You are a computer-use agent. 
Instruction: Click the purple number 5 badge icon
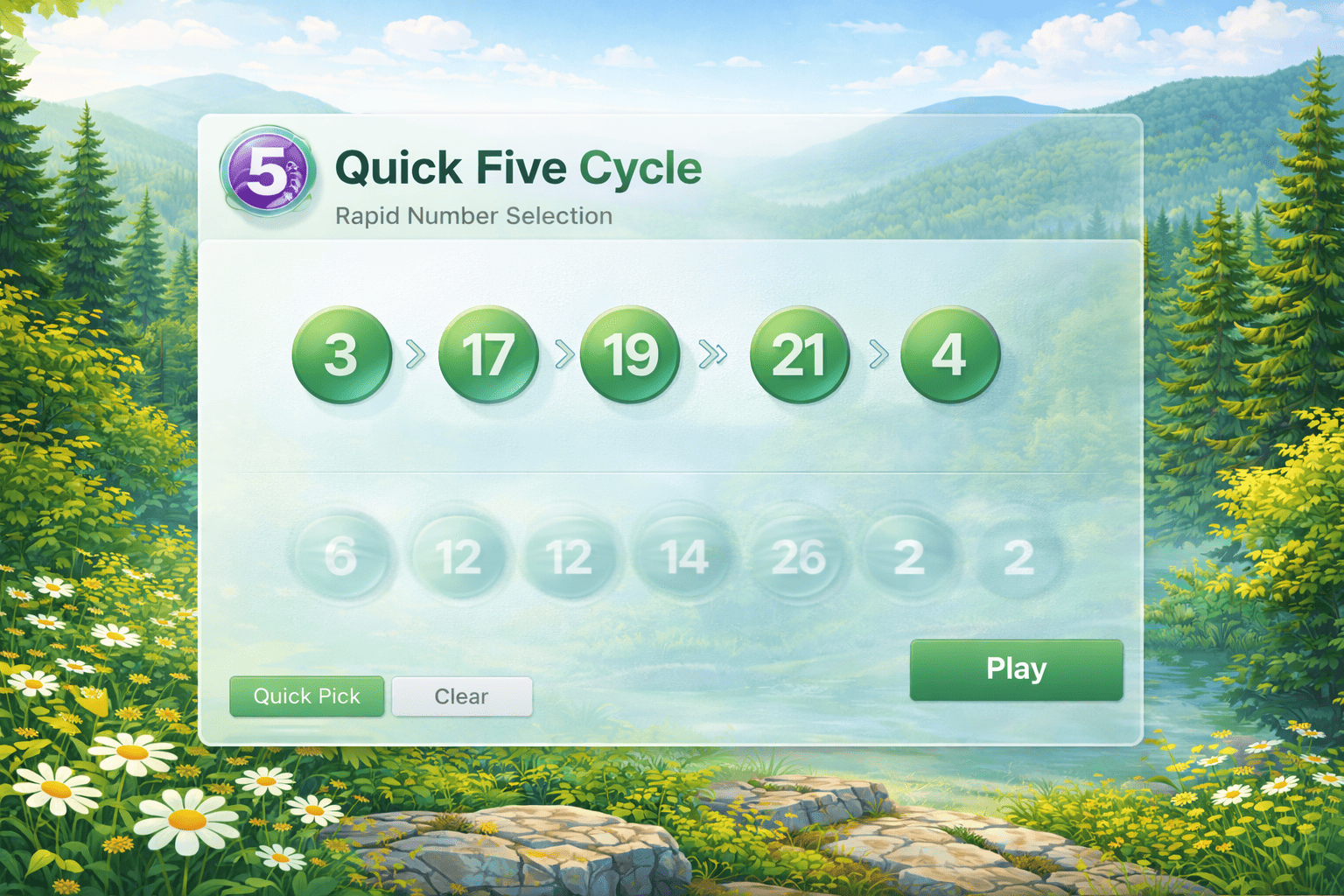[268, 173]
